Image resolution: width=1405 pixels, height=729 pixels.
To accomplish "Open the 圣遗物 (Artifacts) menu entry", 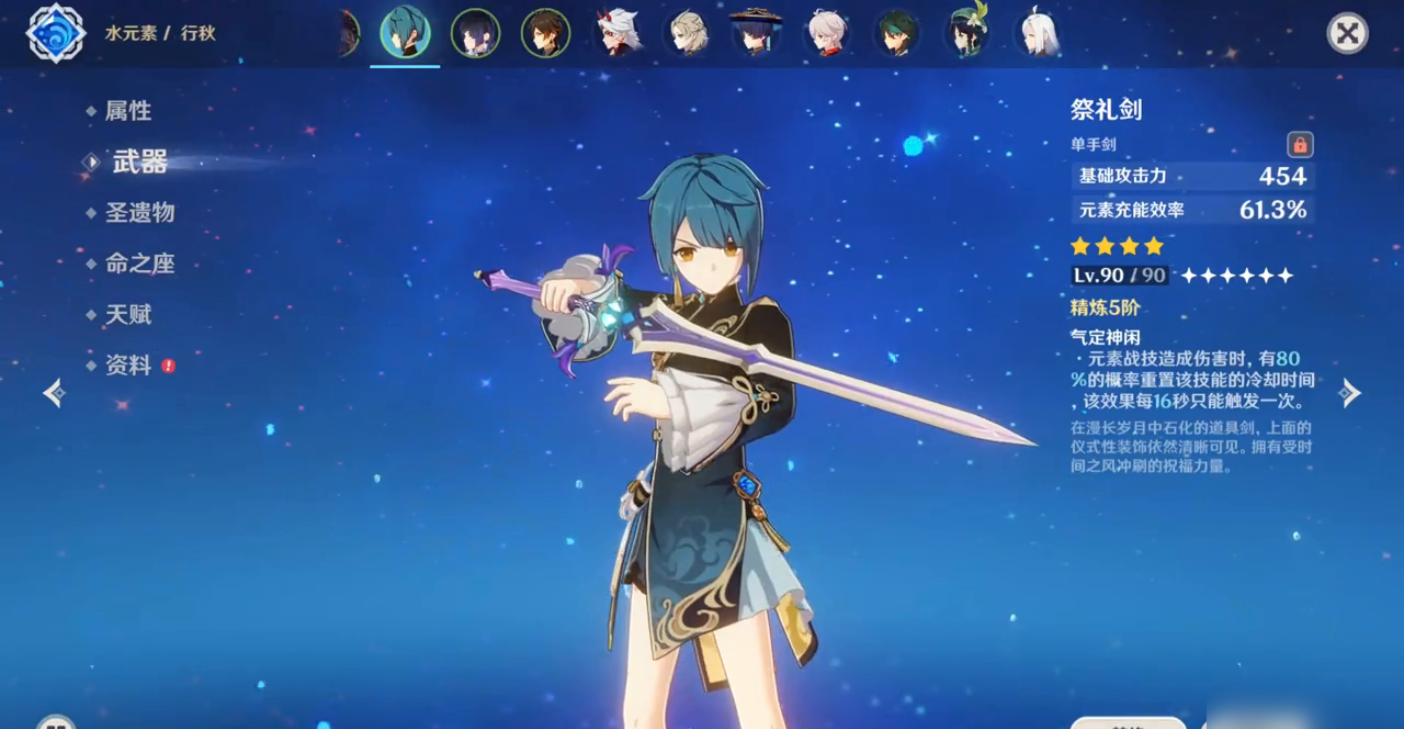I will coord(140,212).
